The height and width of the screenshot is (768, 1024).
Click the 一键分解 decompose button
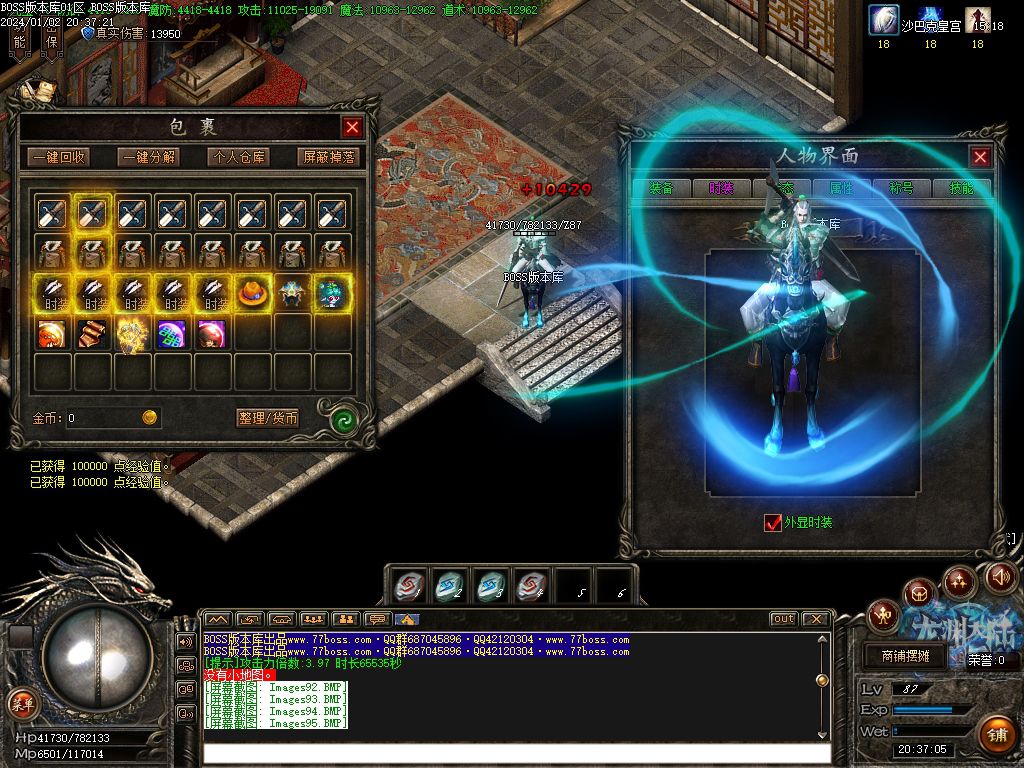(148, 157)
